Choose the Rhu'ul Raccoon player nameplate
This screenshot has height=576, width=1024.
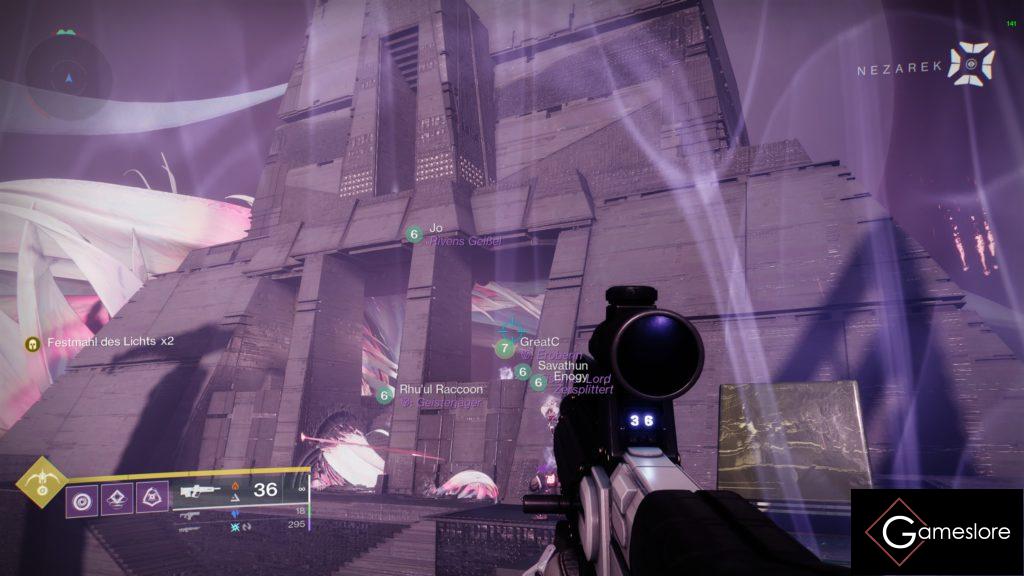[x=441, y=390]
